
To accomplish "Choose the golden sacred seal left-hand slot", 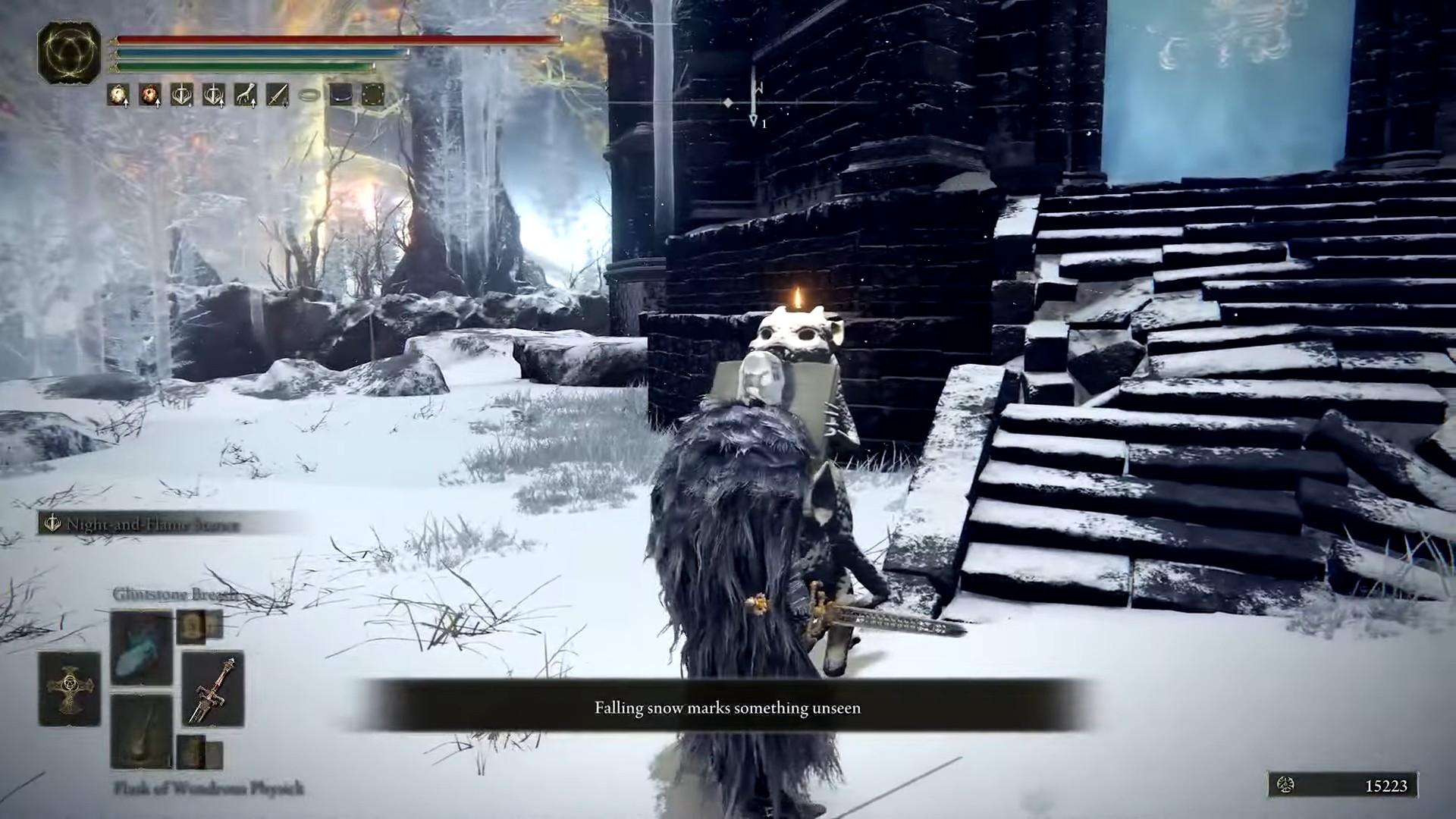I will (x=70, y=689).
